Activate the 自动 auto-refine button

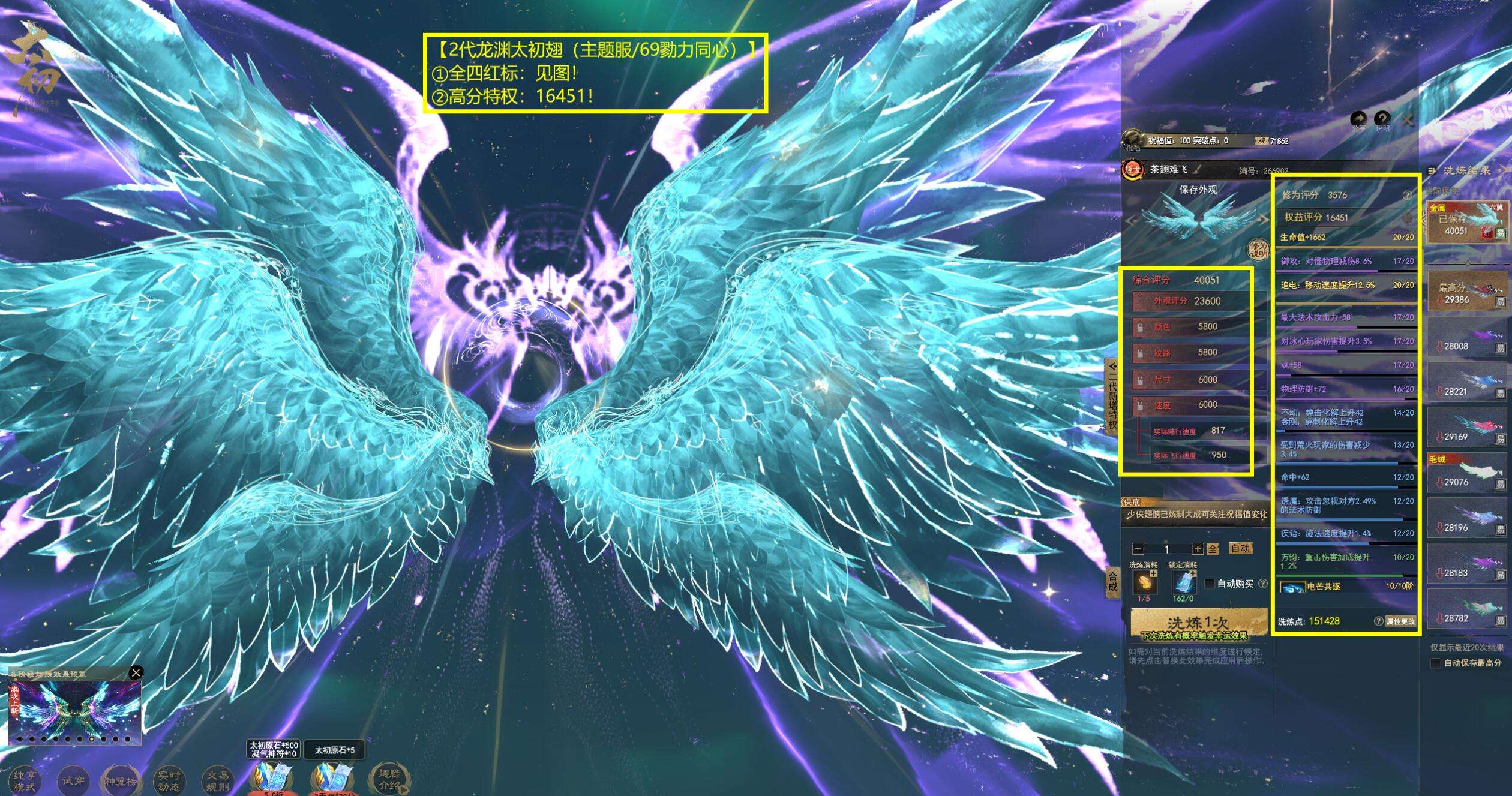pyautogui.click(x=1240, y=548)
